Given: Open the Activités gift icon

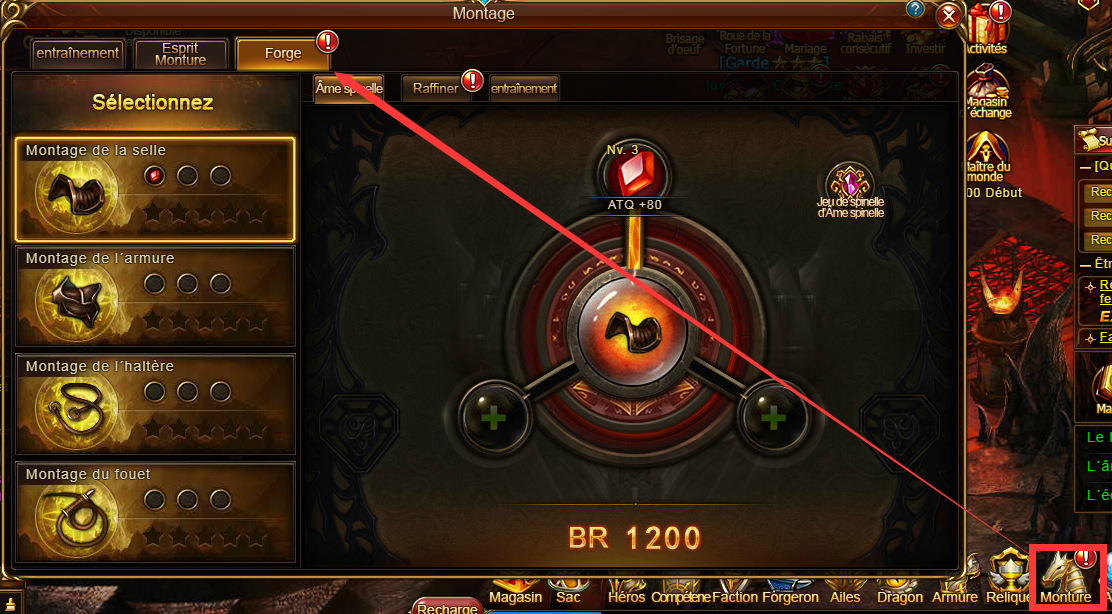Looking at the screenshot, I should click(x=986, y=30).
